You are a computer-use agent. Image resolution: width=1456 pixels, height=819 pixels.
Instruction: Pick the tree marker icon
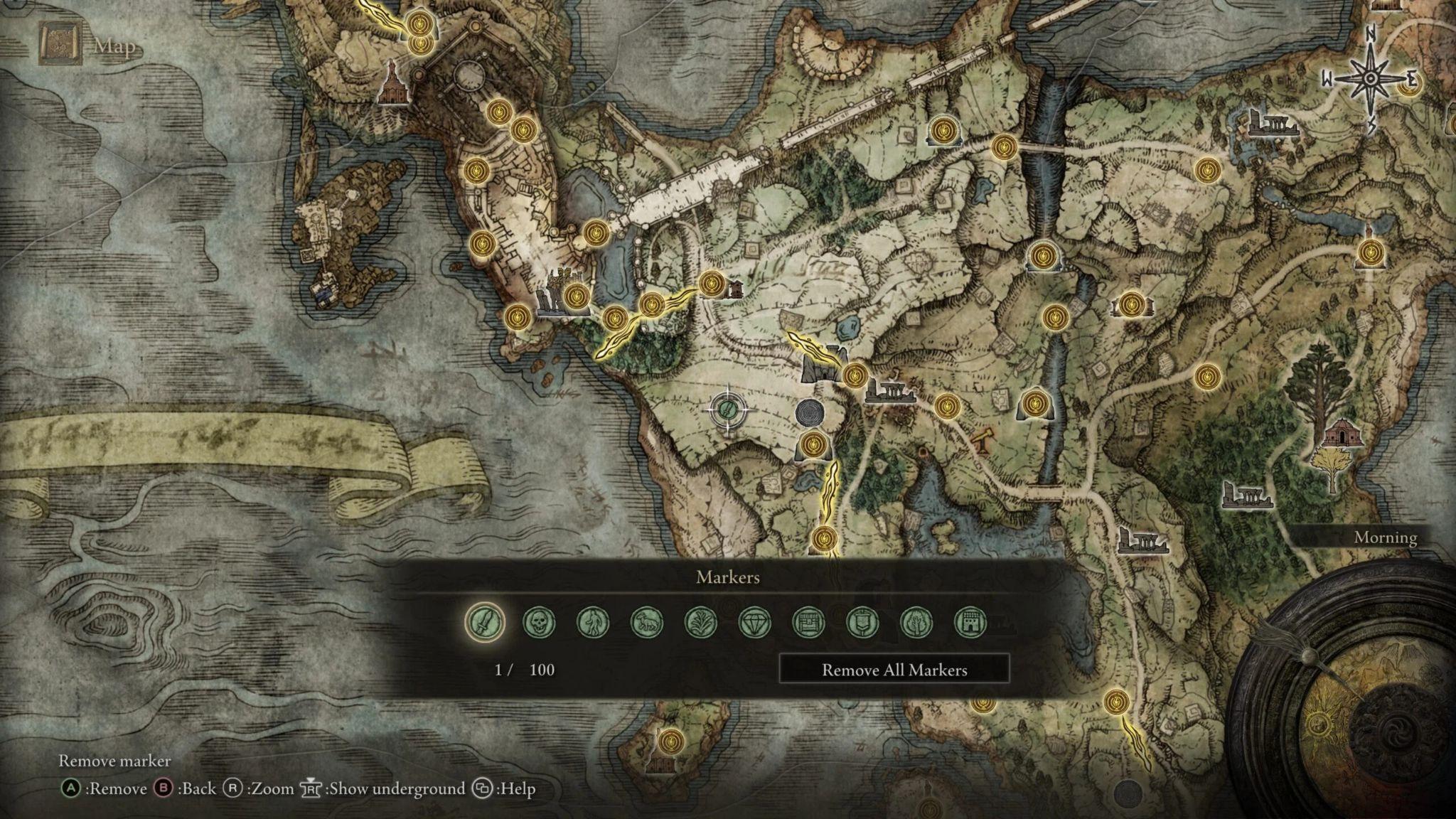[x=917, y=623]
